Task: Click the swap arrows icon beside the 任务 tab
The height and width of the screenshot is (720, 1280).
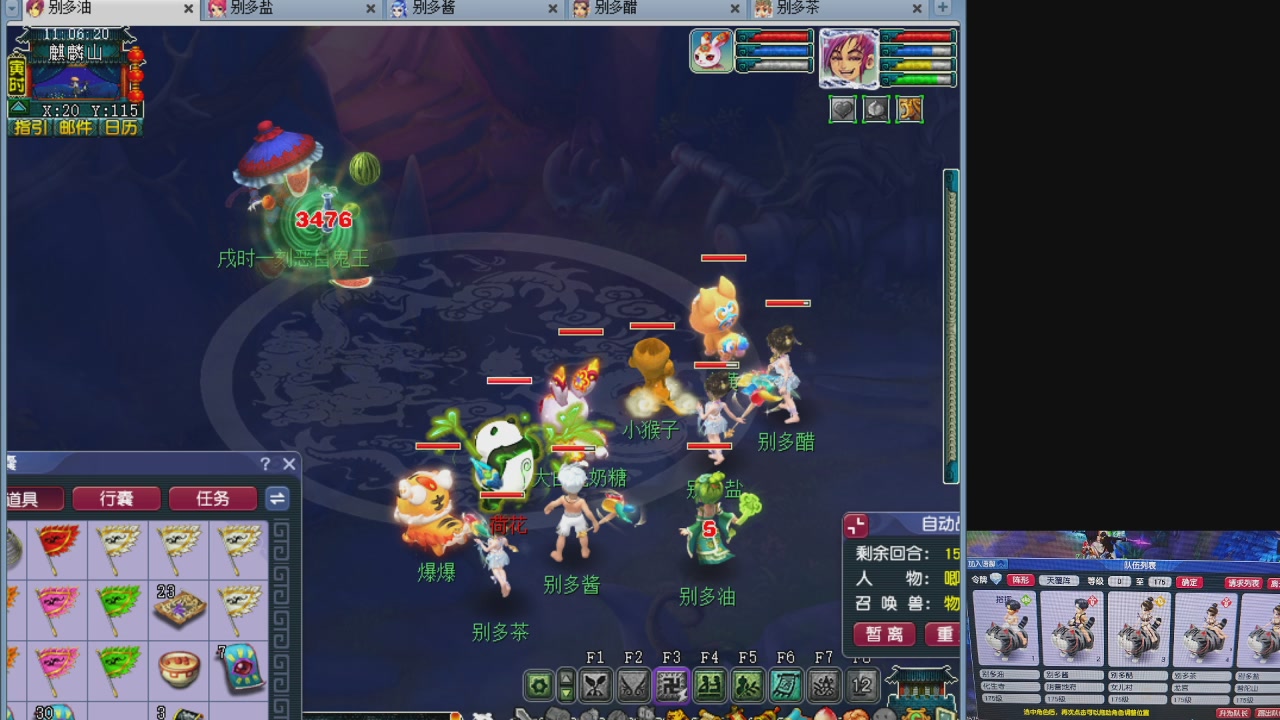Action: pos(277,499)
